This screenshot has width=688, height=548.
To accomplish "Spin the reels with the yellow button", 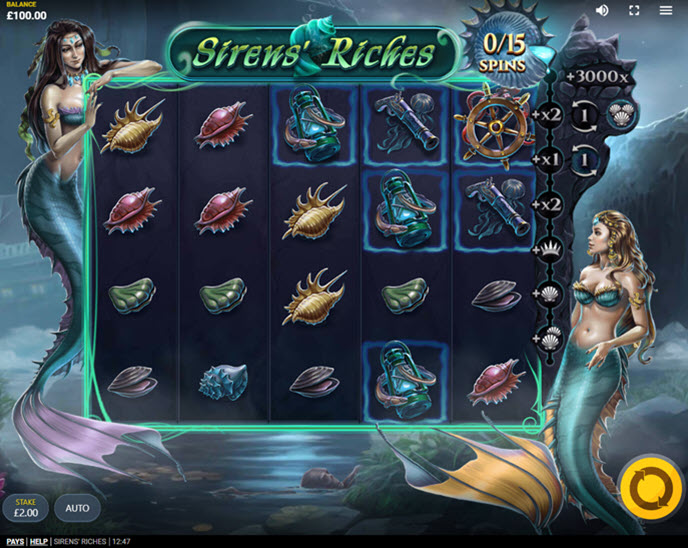I will click(650, 488).
